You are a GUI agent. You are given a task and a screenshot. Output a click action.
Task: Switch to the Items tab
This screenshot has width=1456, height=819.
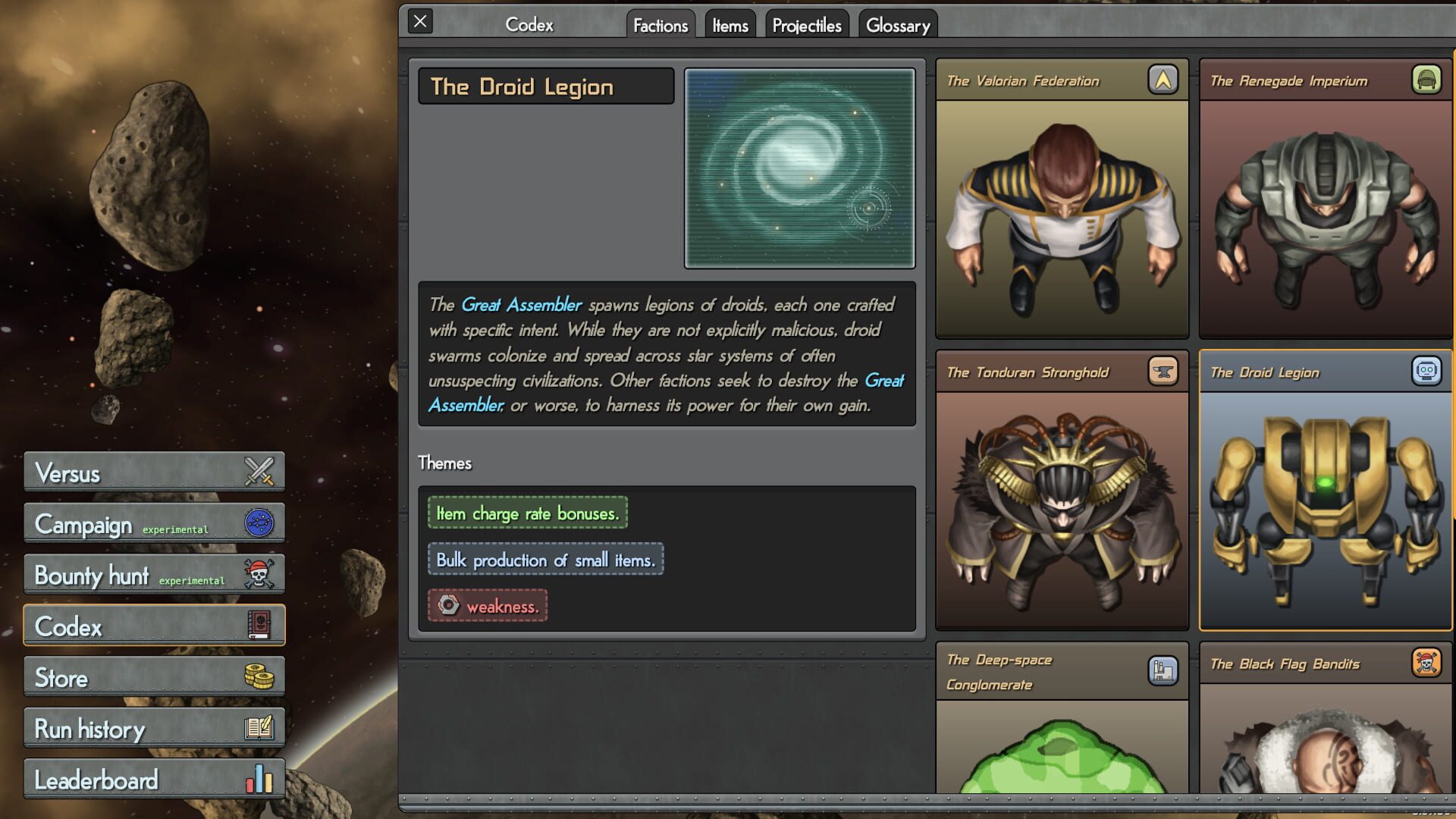pyautogui.click(x=730, y=24)
